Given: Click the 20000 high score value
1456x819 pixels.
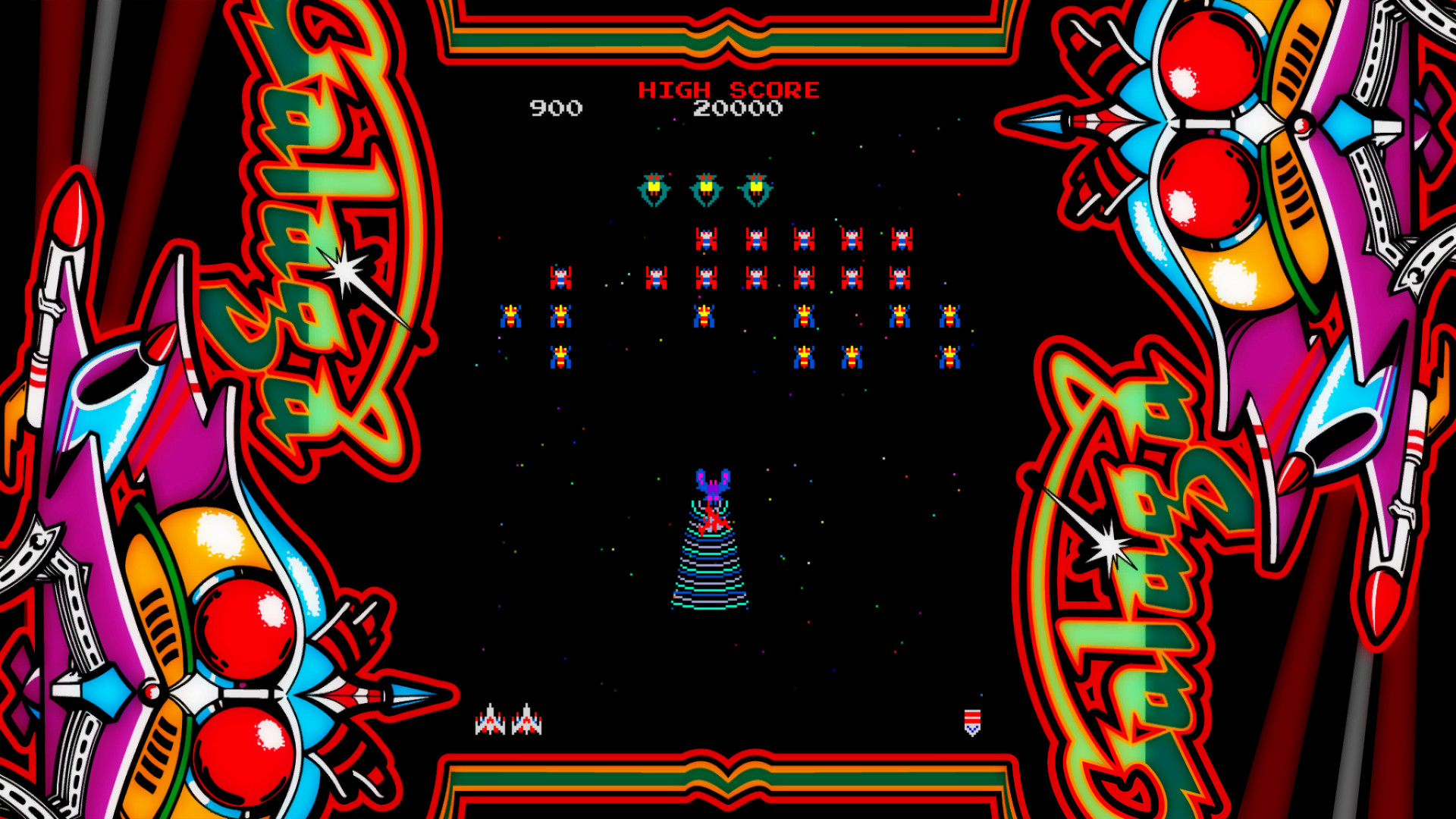Looking at the screenshot, I should (738, 108).
